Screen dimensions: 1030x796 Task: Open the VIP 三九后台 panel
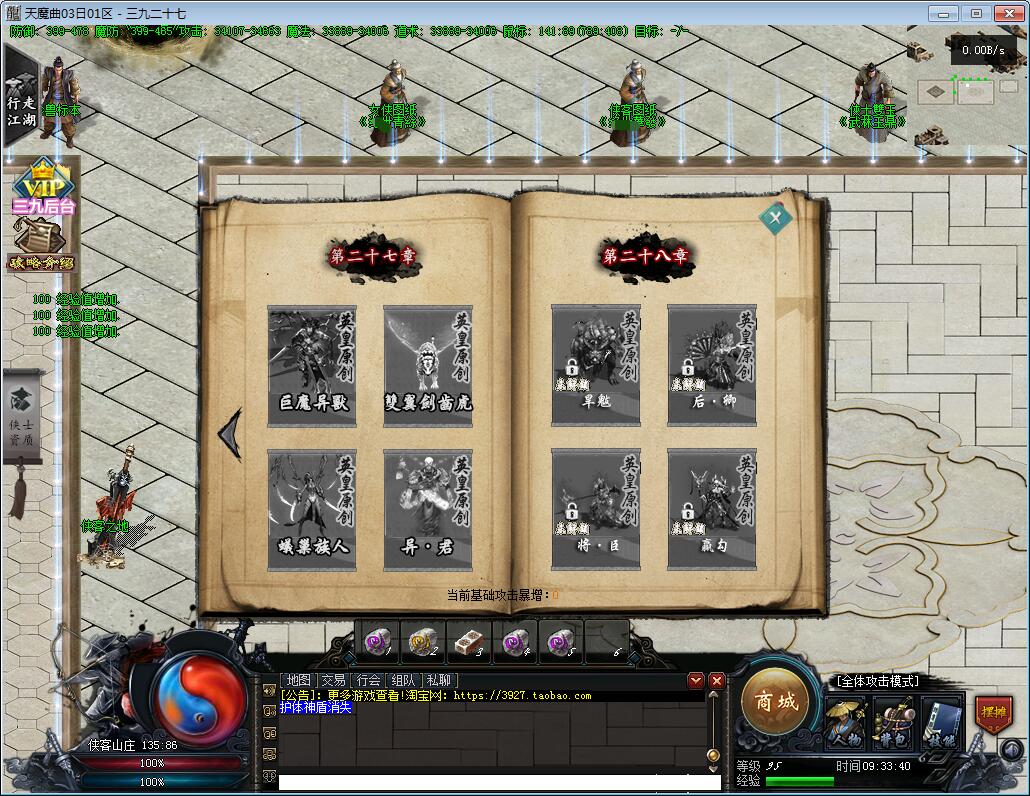coord(44,189)
